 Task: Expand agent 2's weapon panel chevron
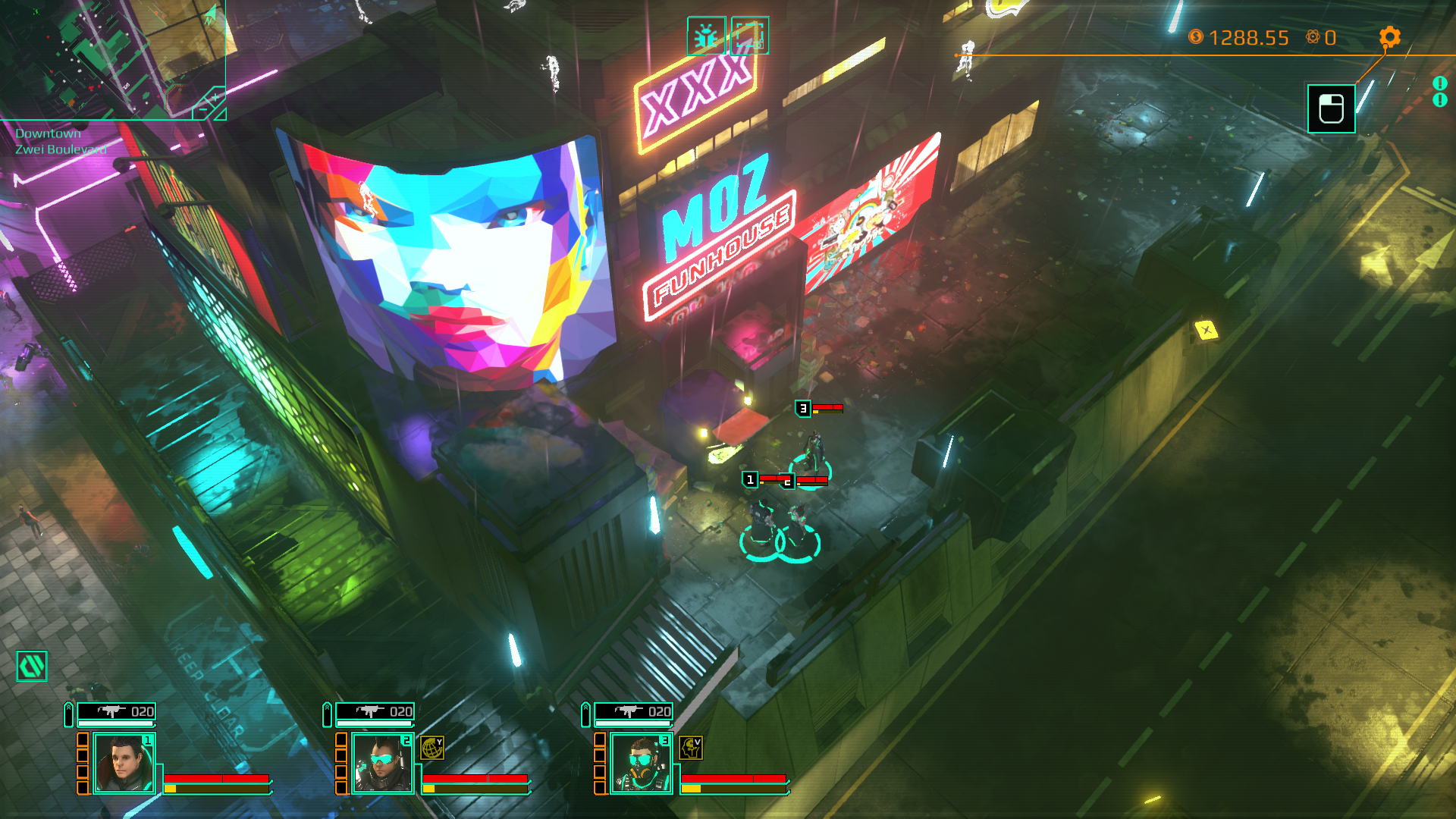[327, 713]
